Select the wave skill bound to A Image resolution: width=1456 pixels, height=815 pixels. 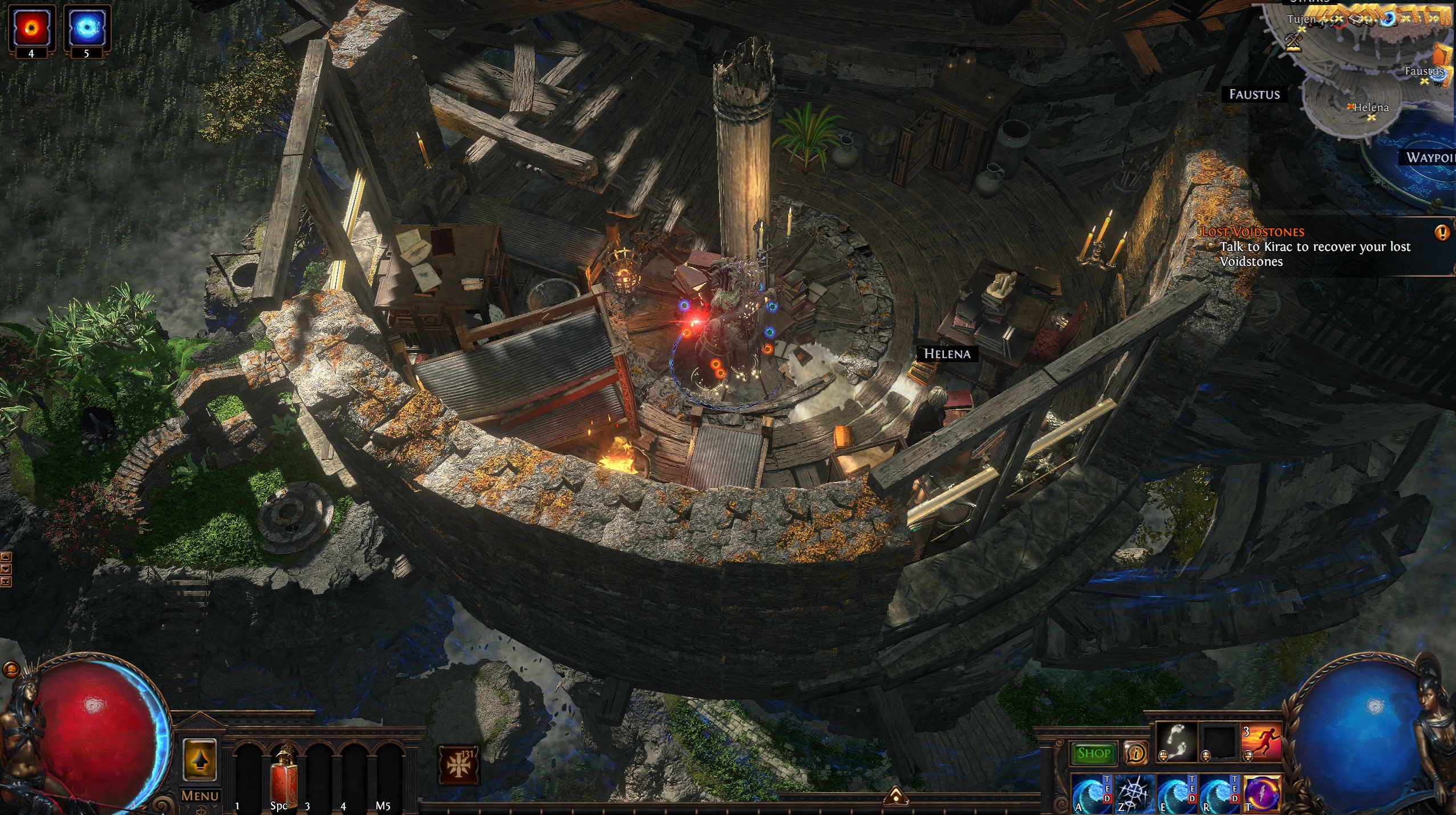[1092, 793]
